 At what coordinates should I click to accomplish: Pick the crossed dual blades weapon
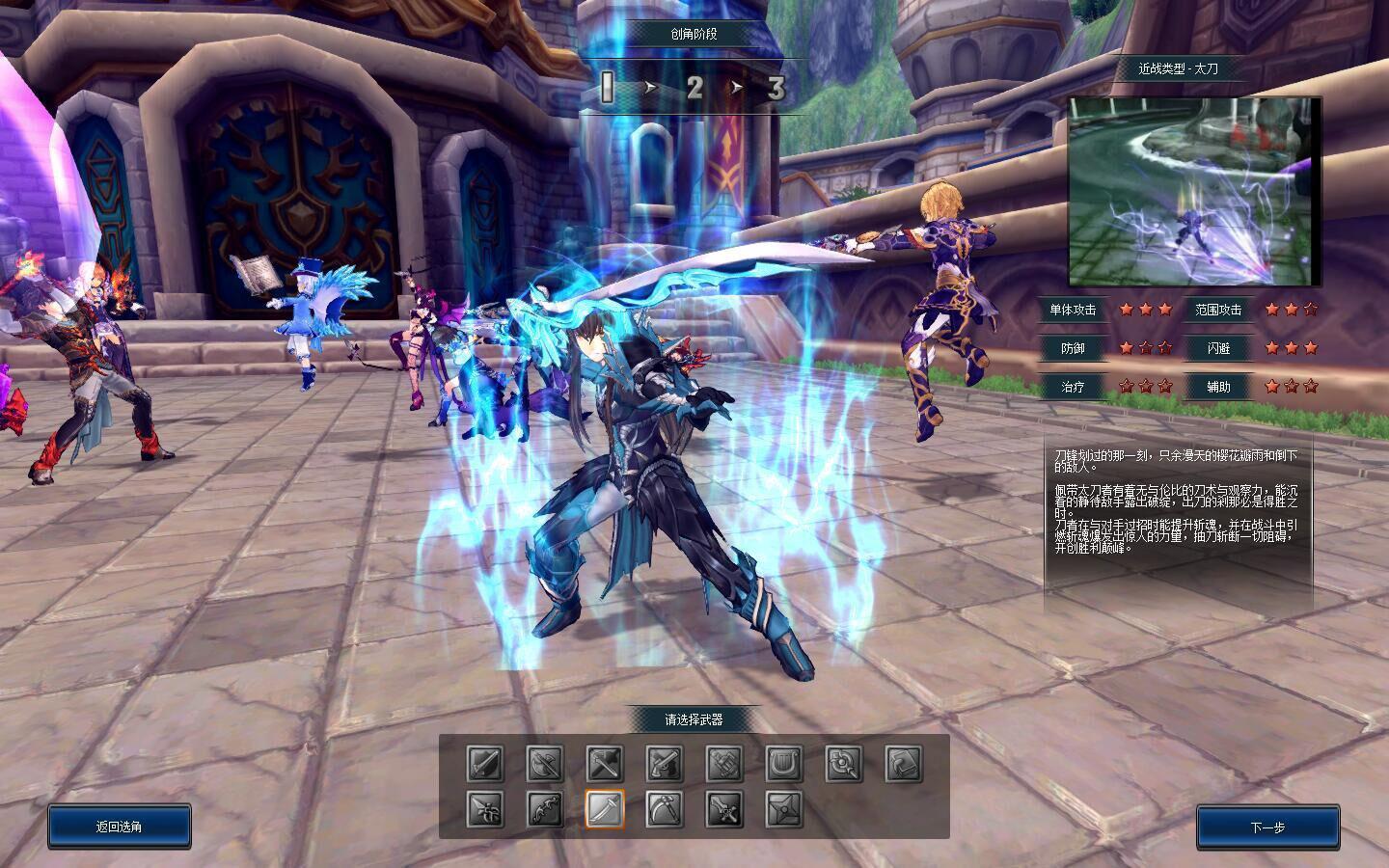tap(605, 764)
